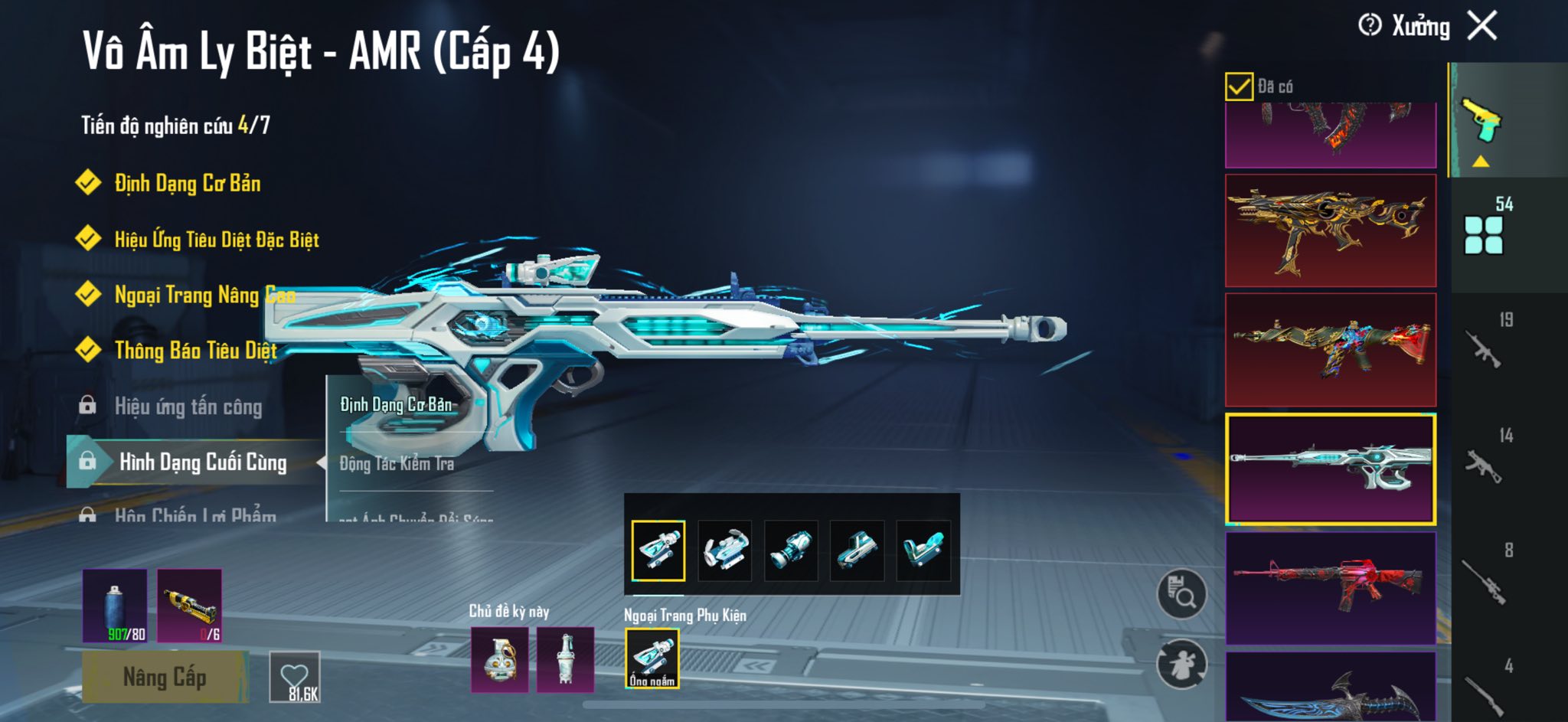Choose Động Tác Kiểm Tra preview option
The image size is (1568, 722).
point(397,463)
